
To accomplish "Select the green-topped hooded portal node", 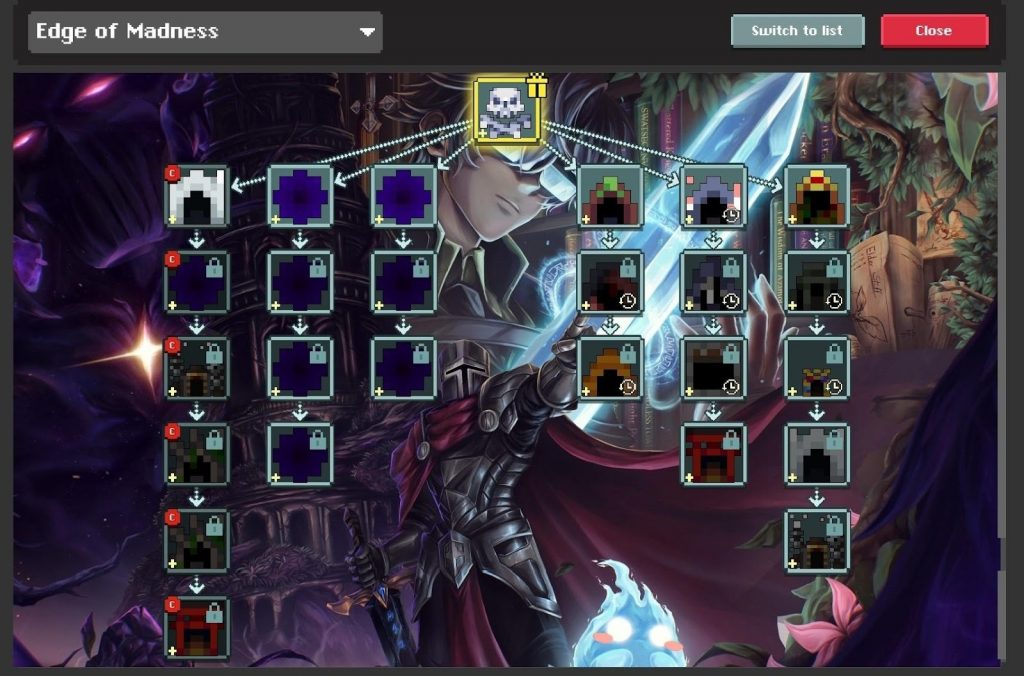I will click(610, 196).
